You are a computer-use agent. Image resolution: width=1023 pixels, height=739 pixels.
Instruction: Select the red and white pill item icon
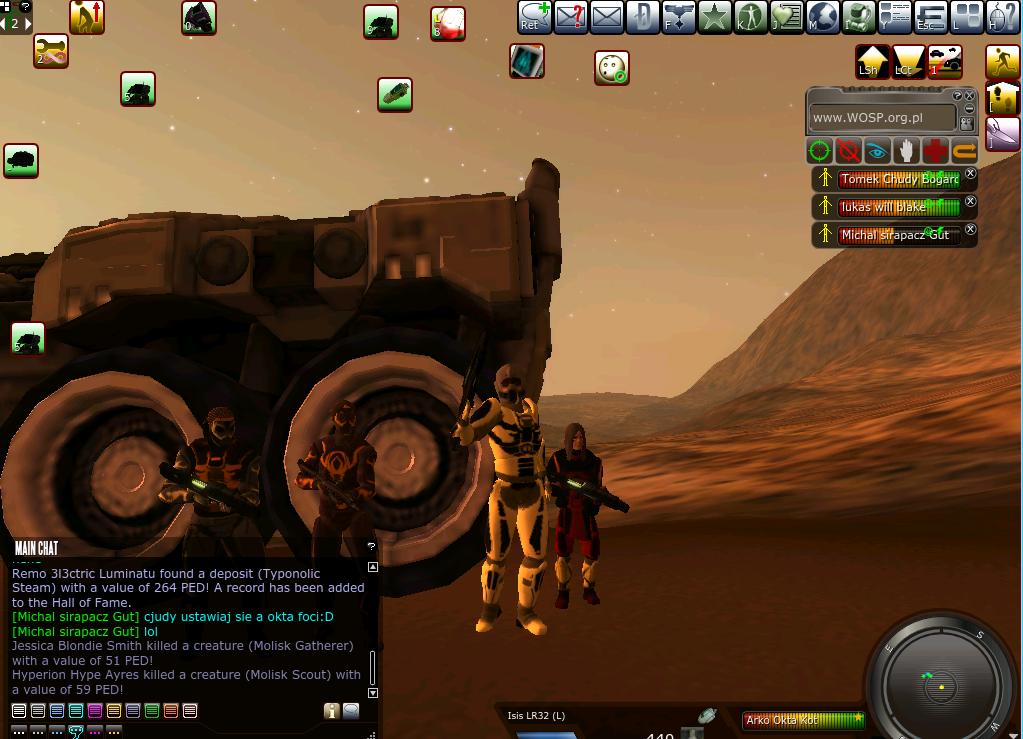(449, 24)
